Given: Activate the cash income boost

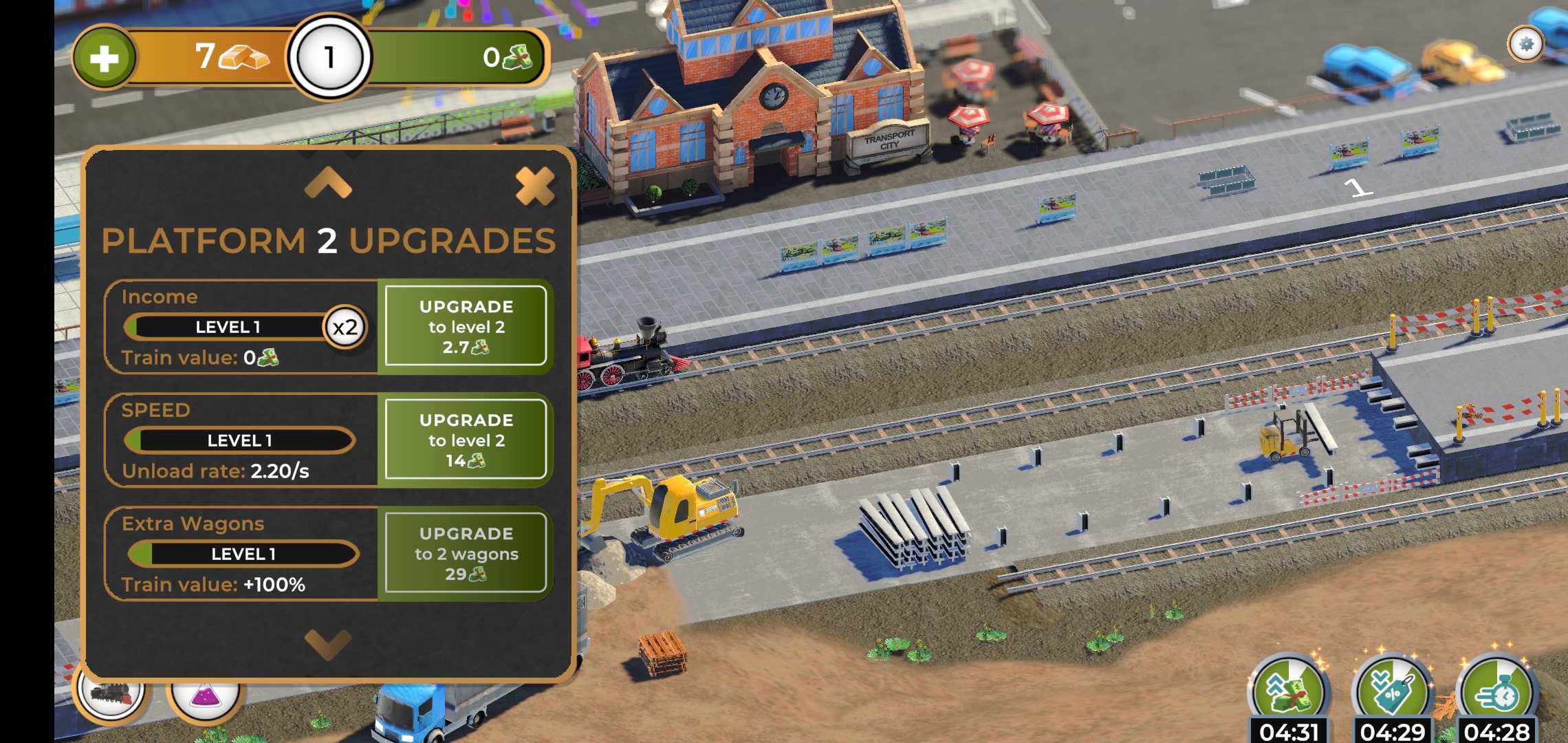Looking at the screenshot, I should (1288, 691).
